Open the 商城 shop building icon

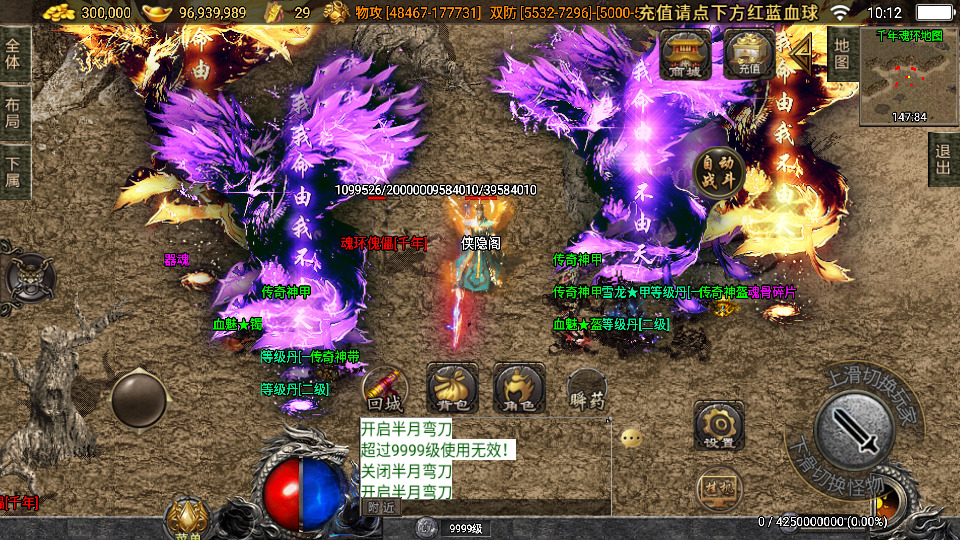(685, 54)
